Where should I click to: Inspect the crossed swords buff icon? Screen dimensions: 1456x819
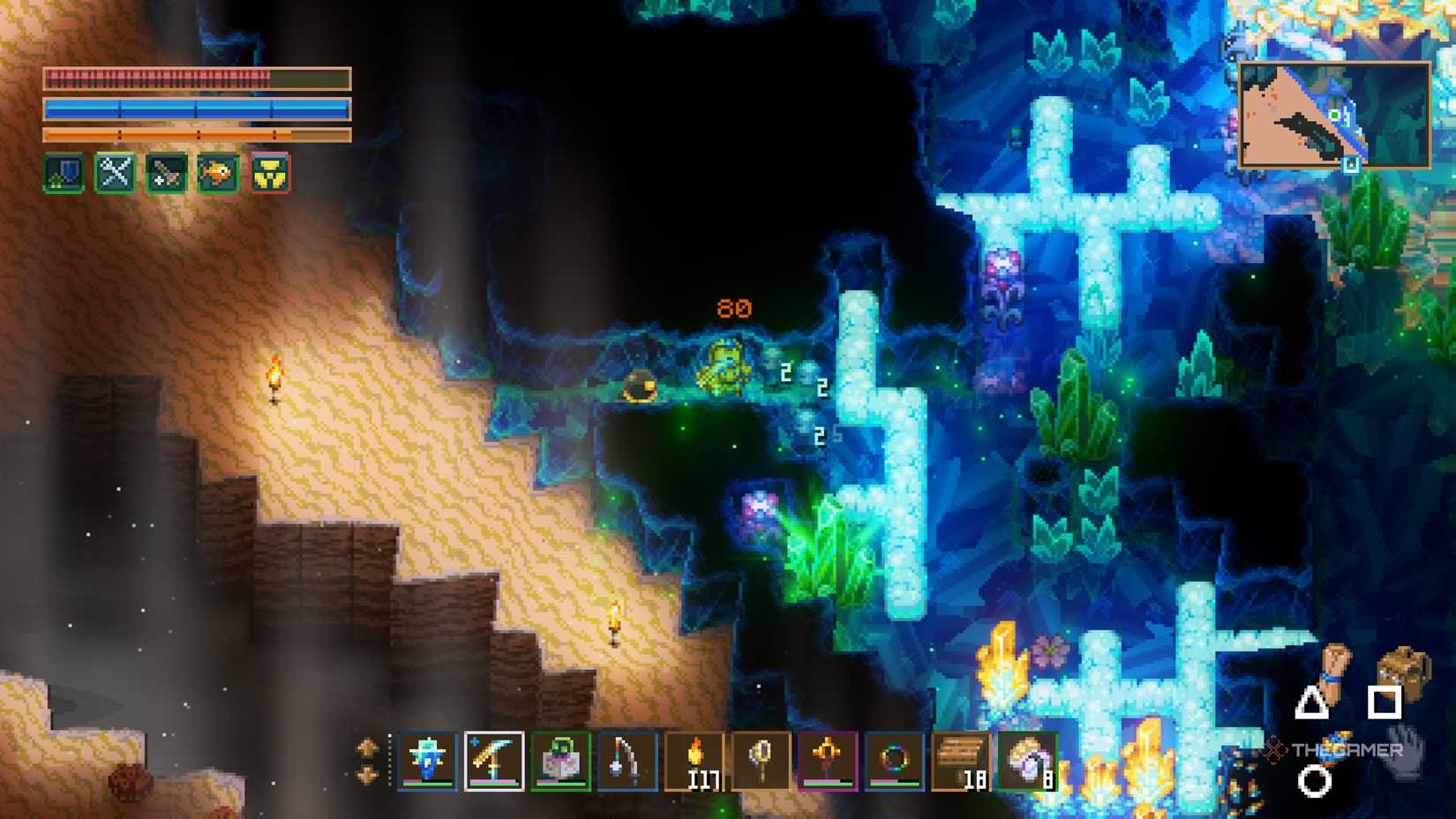pyautogui.click(x=116, y=173)
